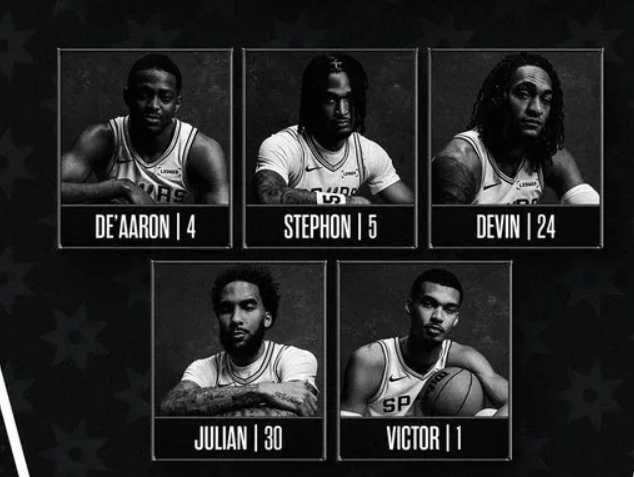Screen dimensions: 634x477
Task: Pick the Julian | 30 player card
Action: [x=239, y=360]
